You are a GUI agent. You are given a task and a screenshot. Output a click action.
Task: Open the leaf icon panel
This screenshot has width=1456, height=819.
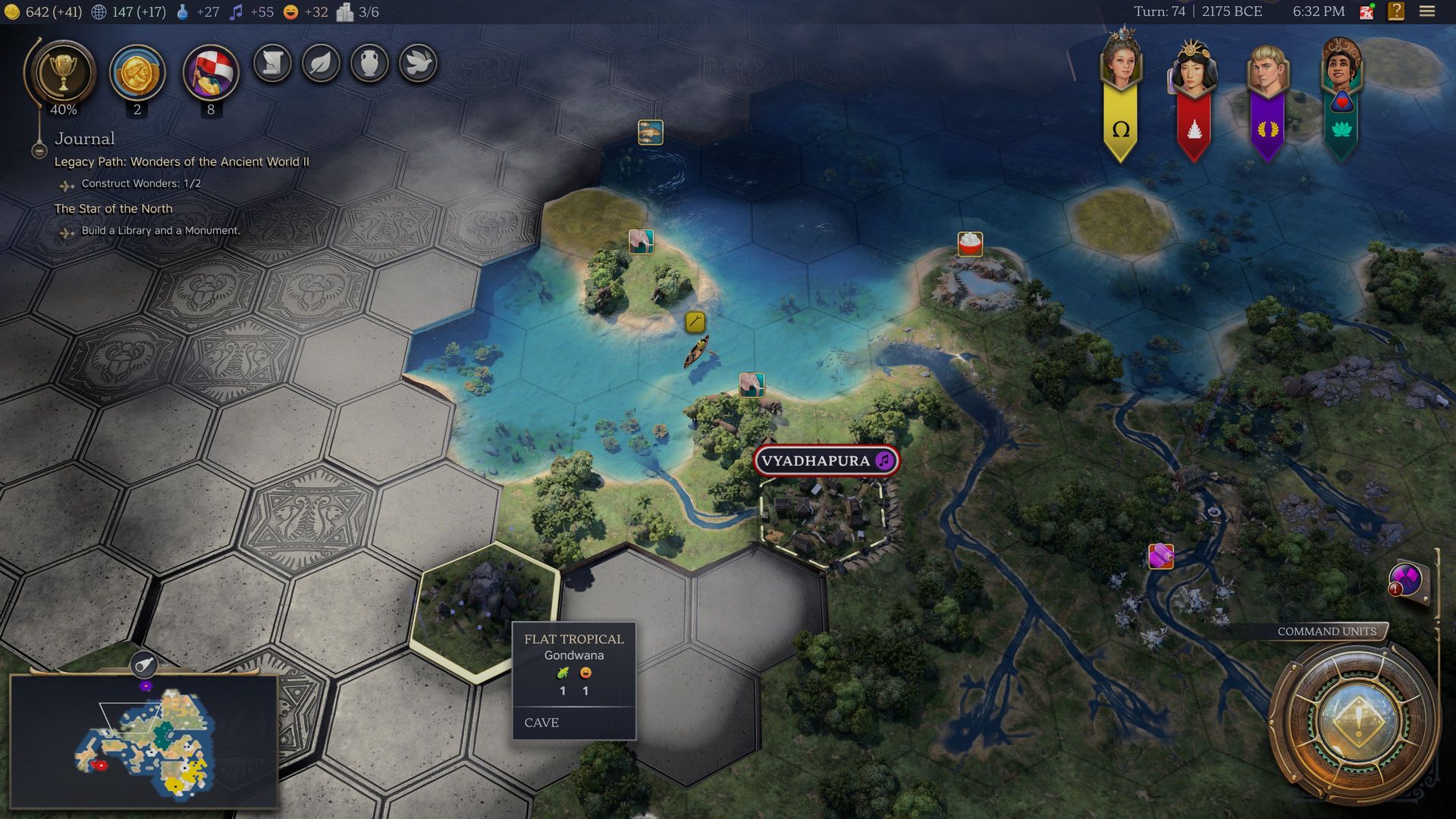coord(321,64)
